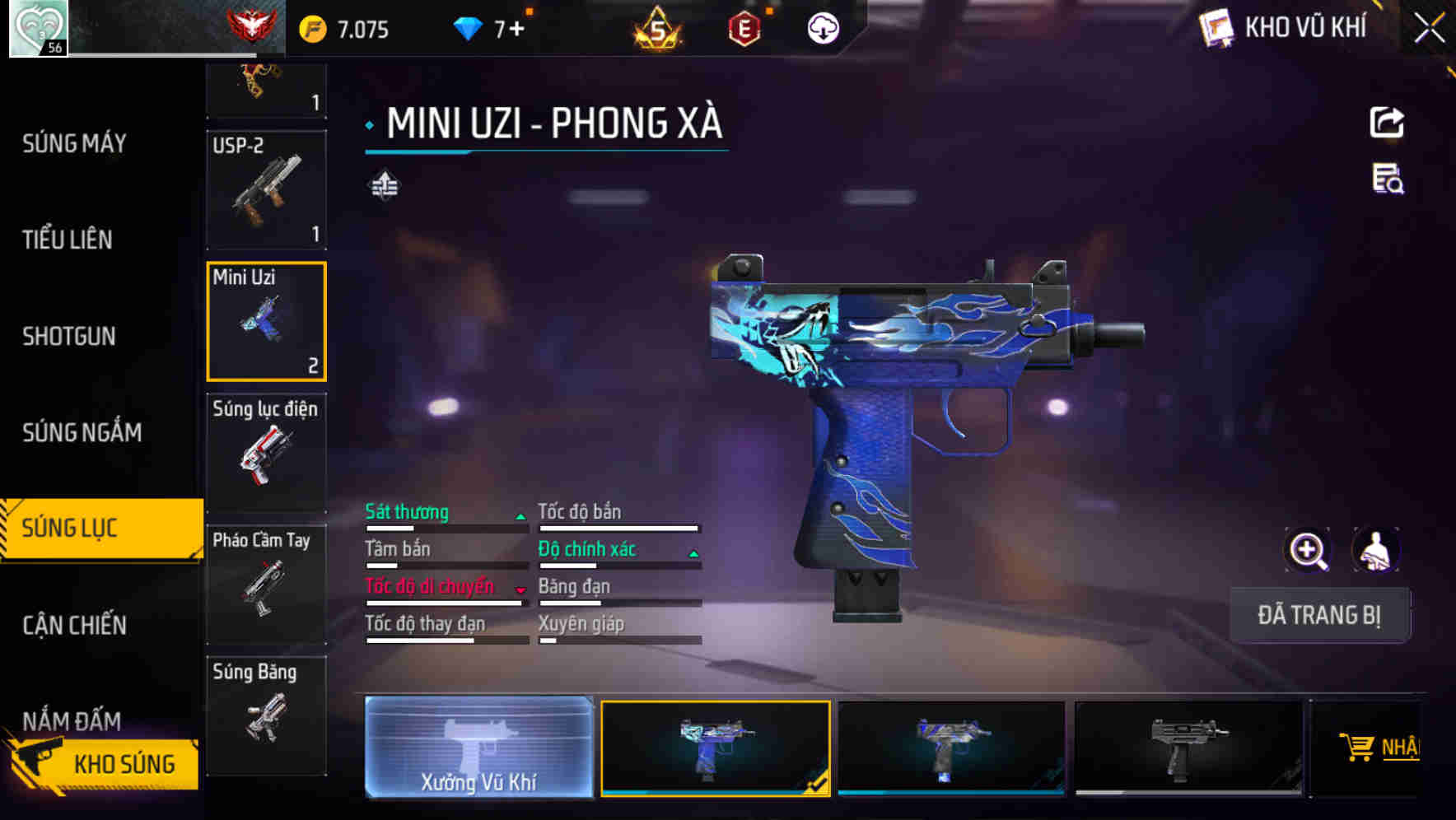The width and height of the screenshot is (1456, 820).
Task: Click the ĐÃ TRANG BỊ button
Action: point(1320,614)
